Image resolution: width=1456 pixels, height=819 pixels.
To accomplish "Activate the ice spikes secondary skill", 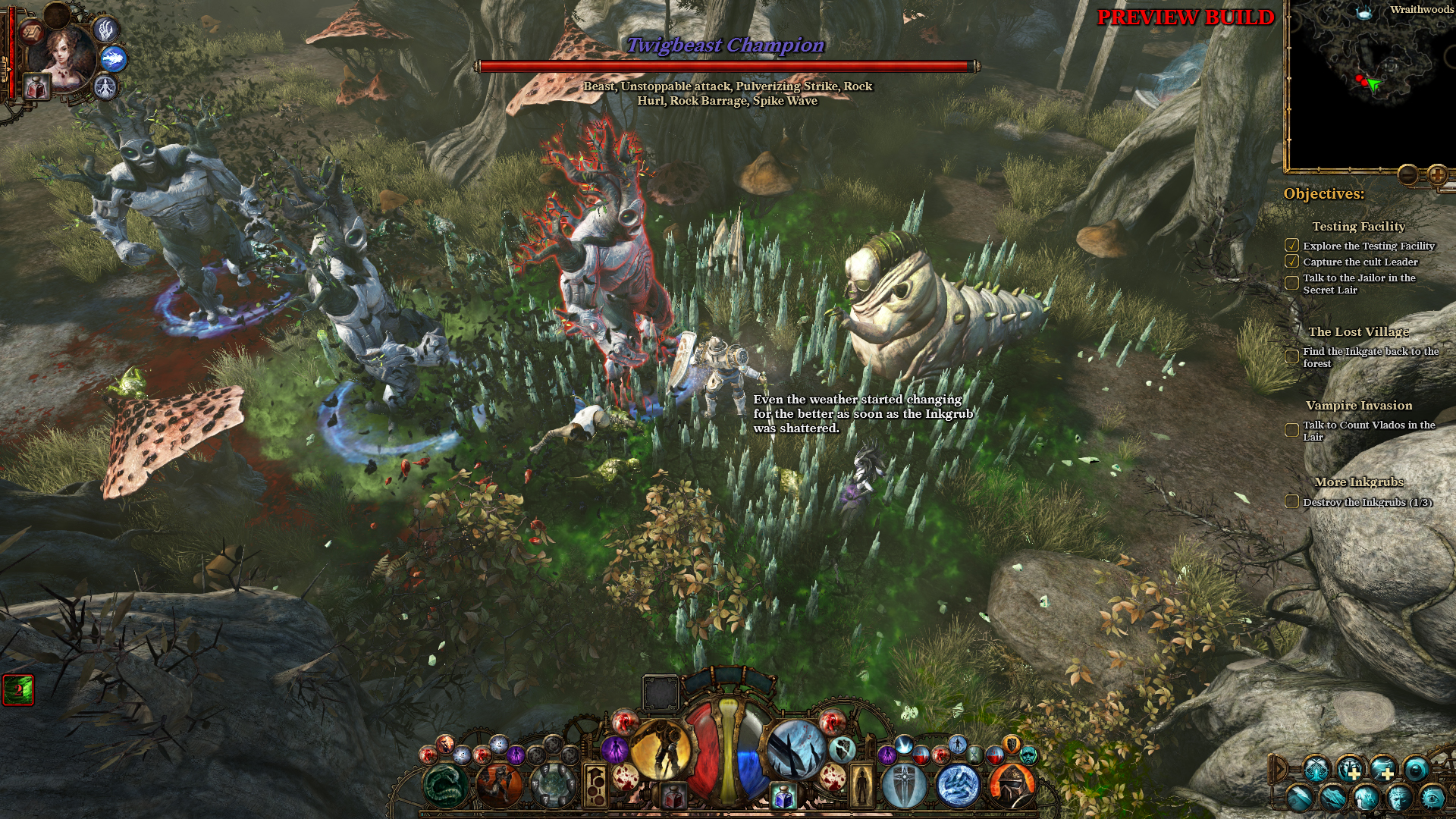I will 795,749.
